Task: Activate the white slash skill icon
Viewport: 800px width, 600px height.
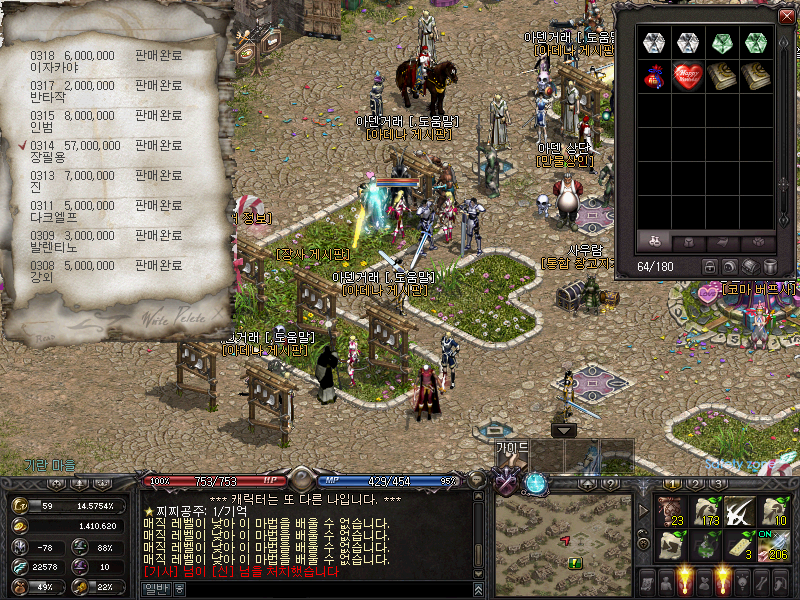Action: (x=740, y=511)
